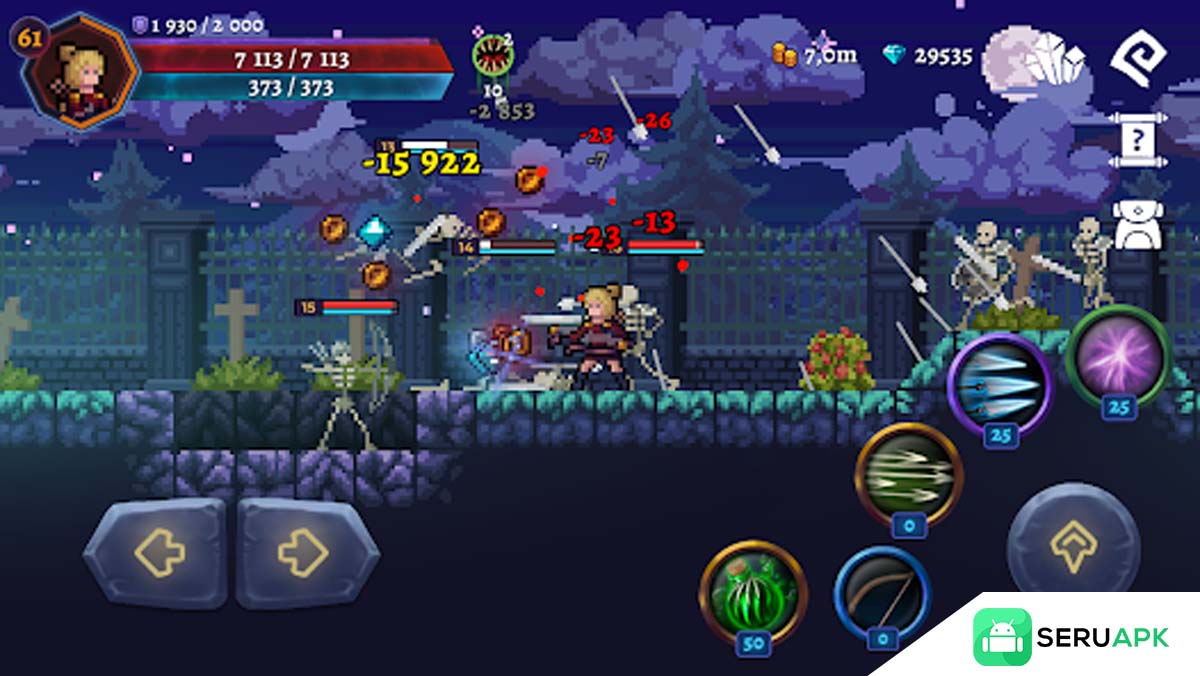Tap the left arrow movement button
The image size is (1200, 676).
pos(158,552)
